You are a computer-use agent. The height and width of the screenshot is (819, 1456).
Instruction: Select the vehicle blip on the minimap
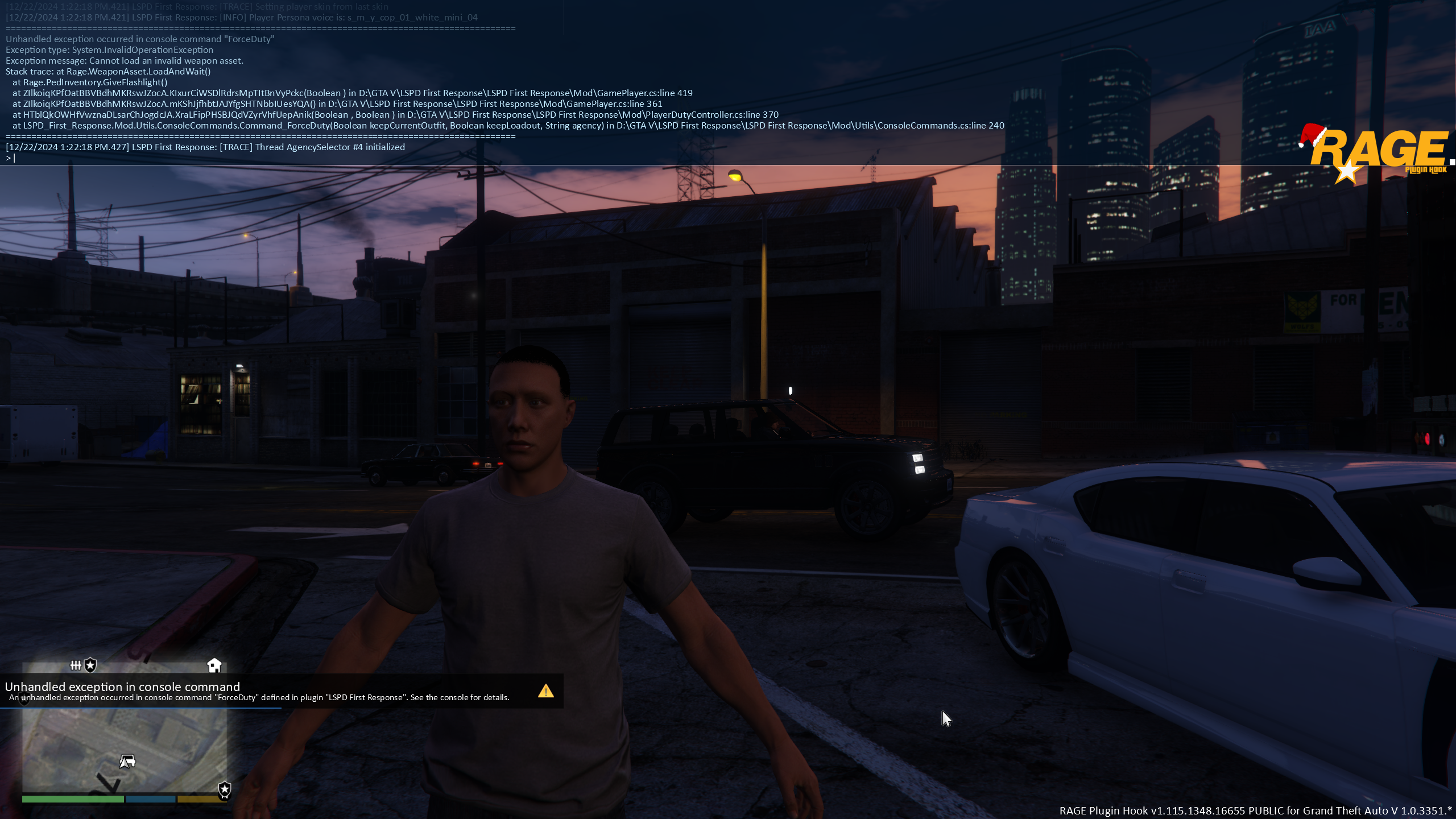click(127, 761)
